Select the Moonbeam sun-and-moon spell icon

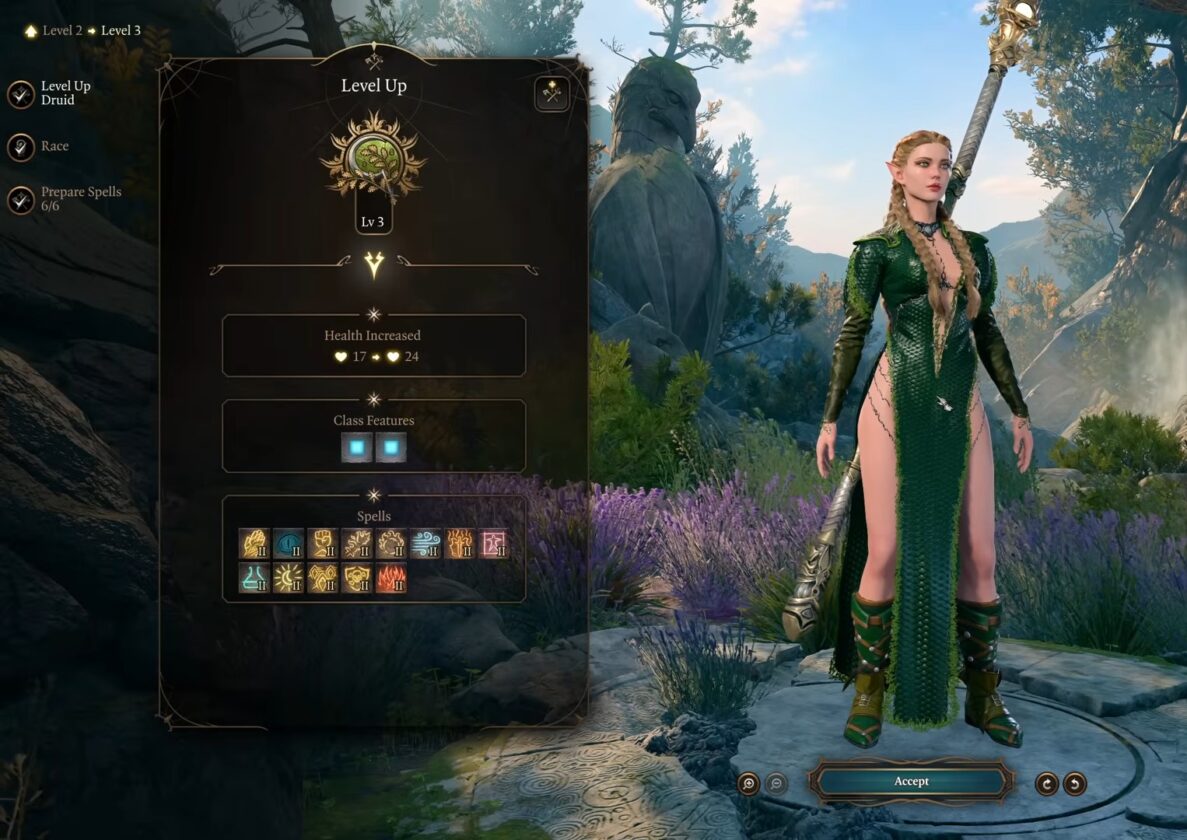click(289, 578)
